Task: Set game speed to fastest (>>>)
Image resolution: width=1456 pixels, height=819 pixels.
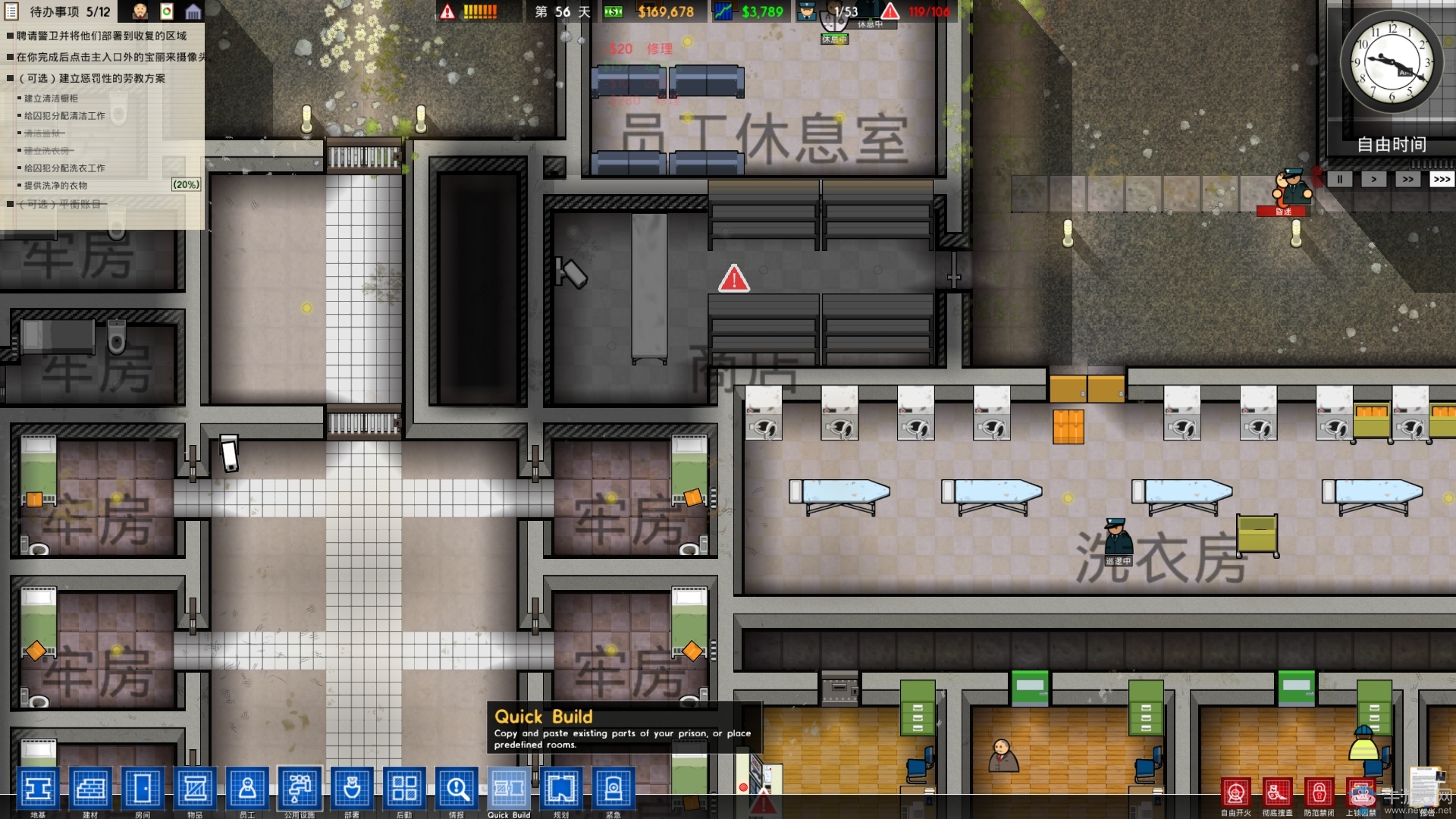Action: coord(1441,179)
